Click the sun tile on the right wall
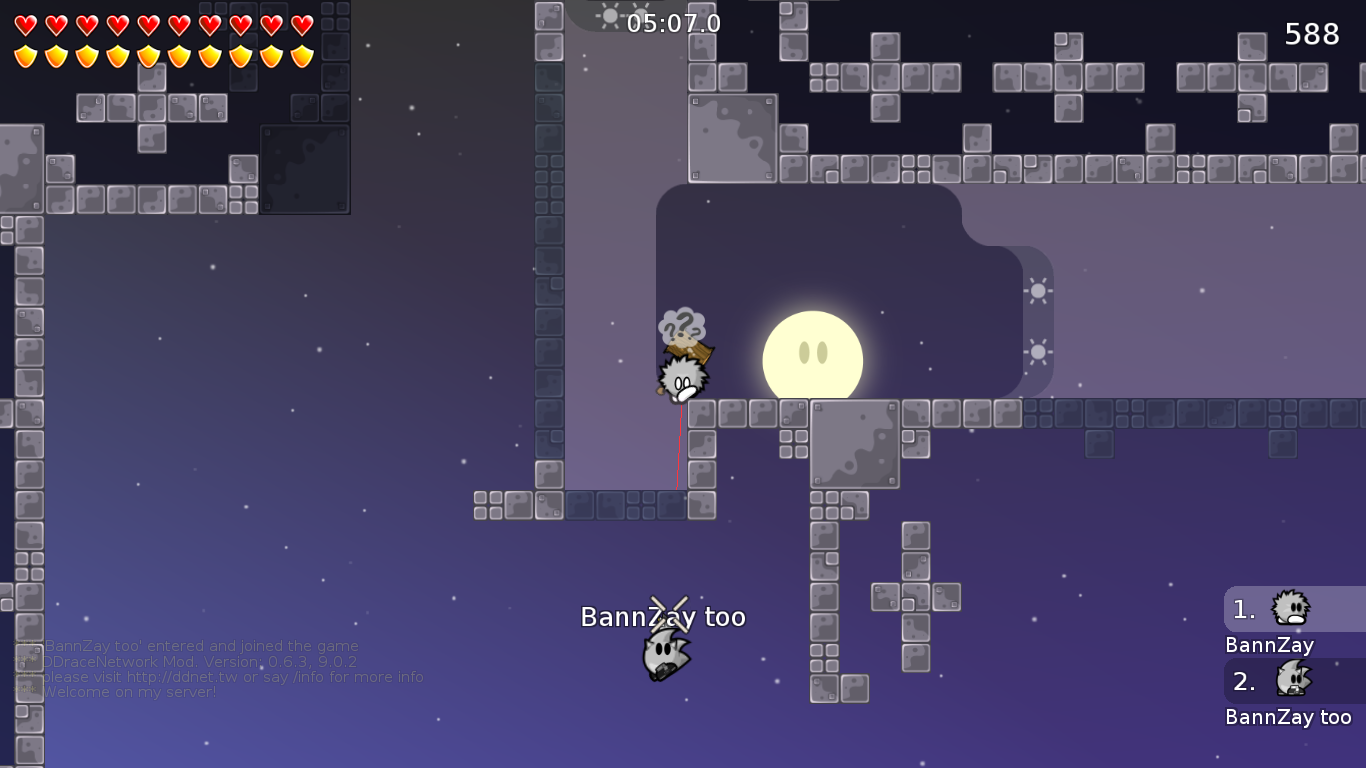The height and width of the screenshot is (768, 1366). (x=1038, y=291)
